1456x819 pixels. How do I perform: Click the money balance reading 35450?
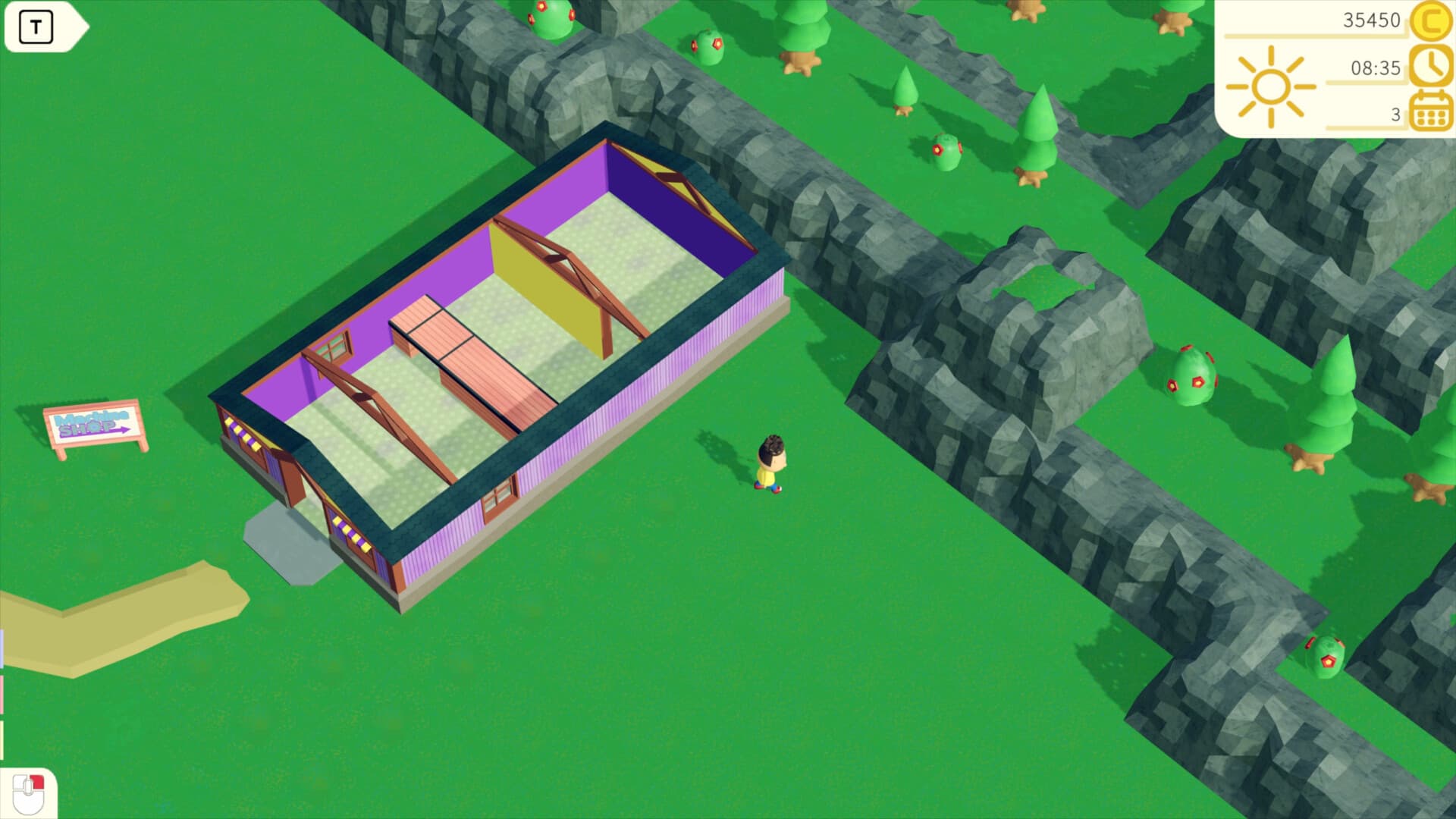[x=1373, y=20]
